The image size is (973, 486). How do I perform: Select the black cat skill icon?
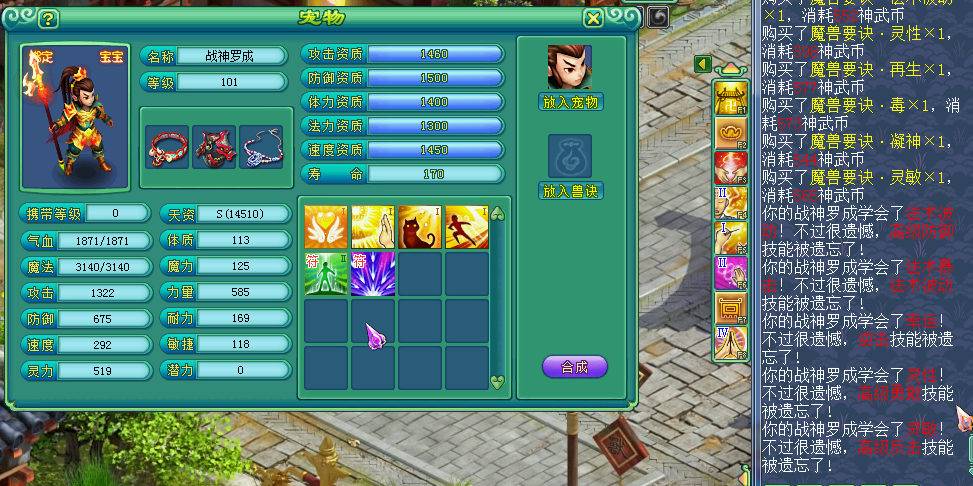point(420,227)
